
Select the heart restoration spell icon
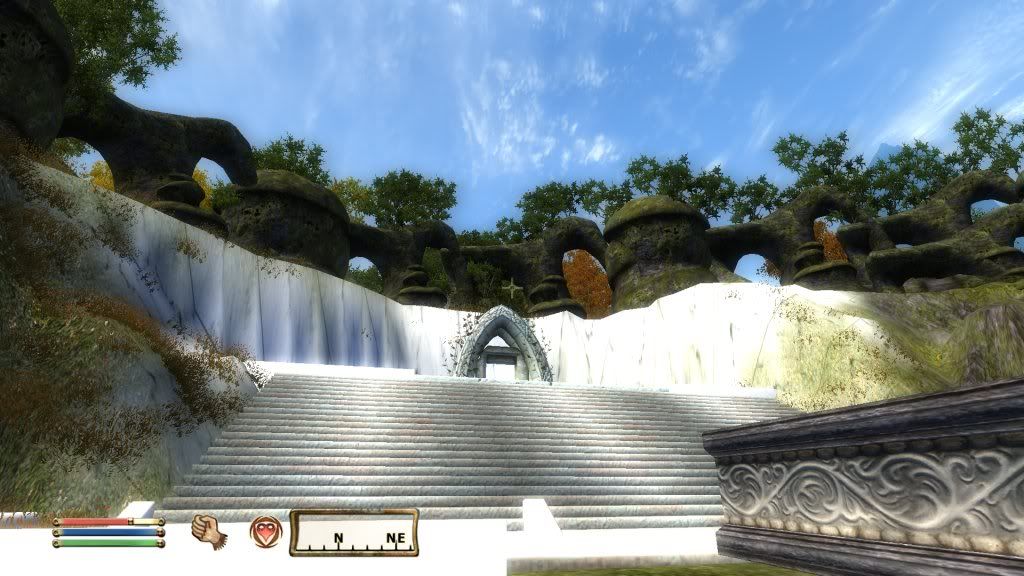[x=265, y=530]
